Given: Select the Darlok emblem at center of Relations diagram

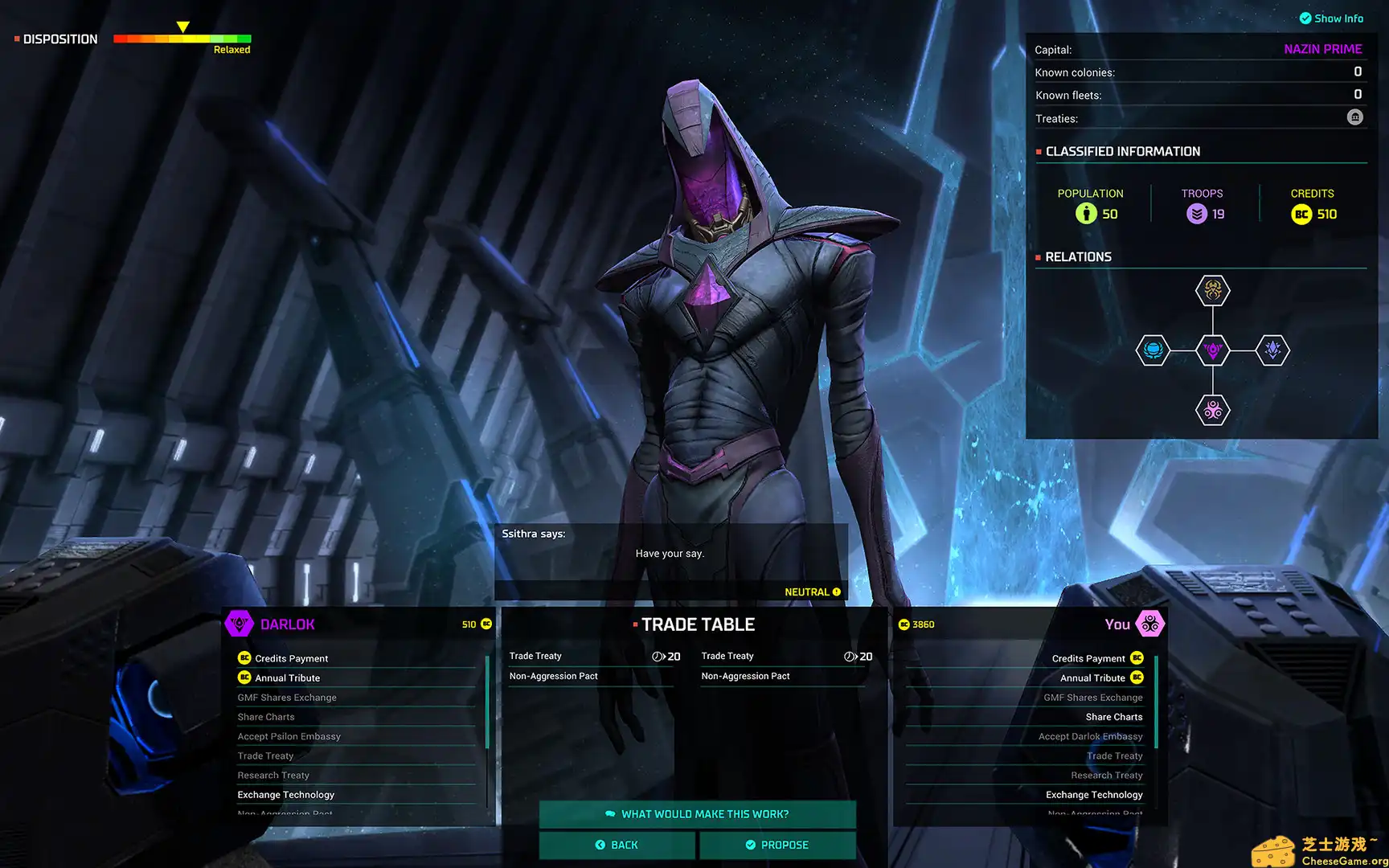Looking at the screenshot, I should pyautogui.click(x=1212, y=350).
